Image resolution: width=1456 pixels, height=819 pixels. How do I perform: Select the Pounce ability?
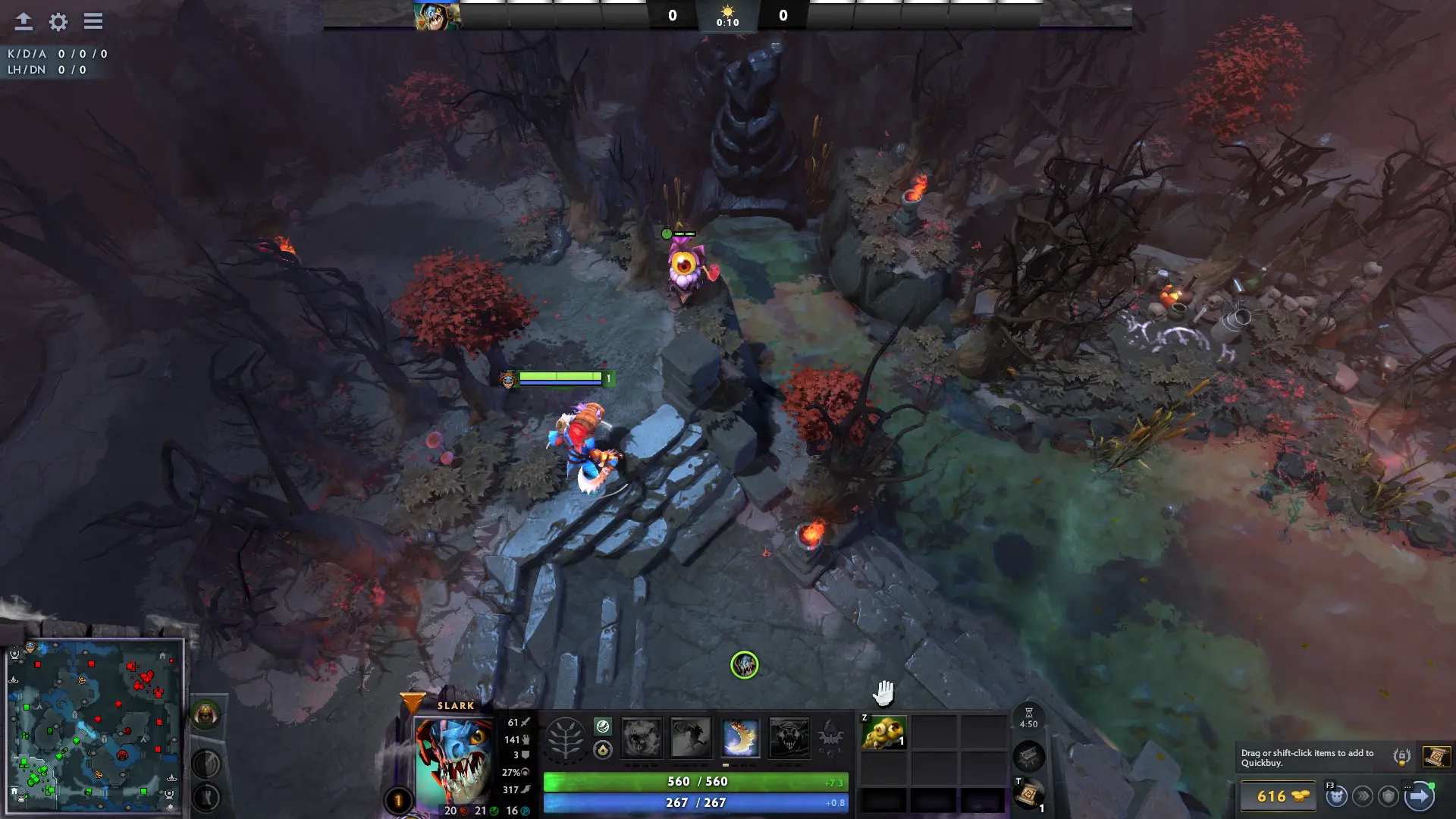coord(691,738)
